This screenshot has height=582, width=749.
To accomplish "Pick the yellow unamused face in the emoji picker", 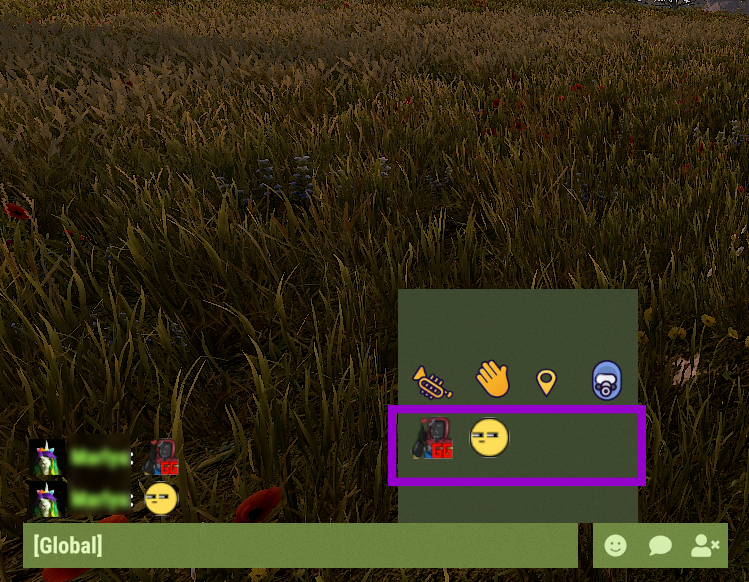I will (x=489, y=438).
